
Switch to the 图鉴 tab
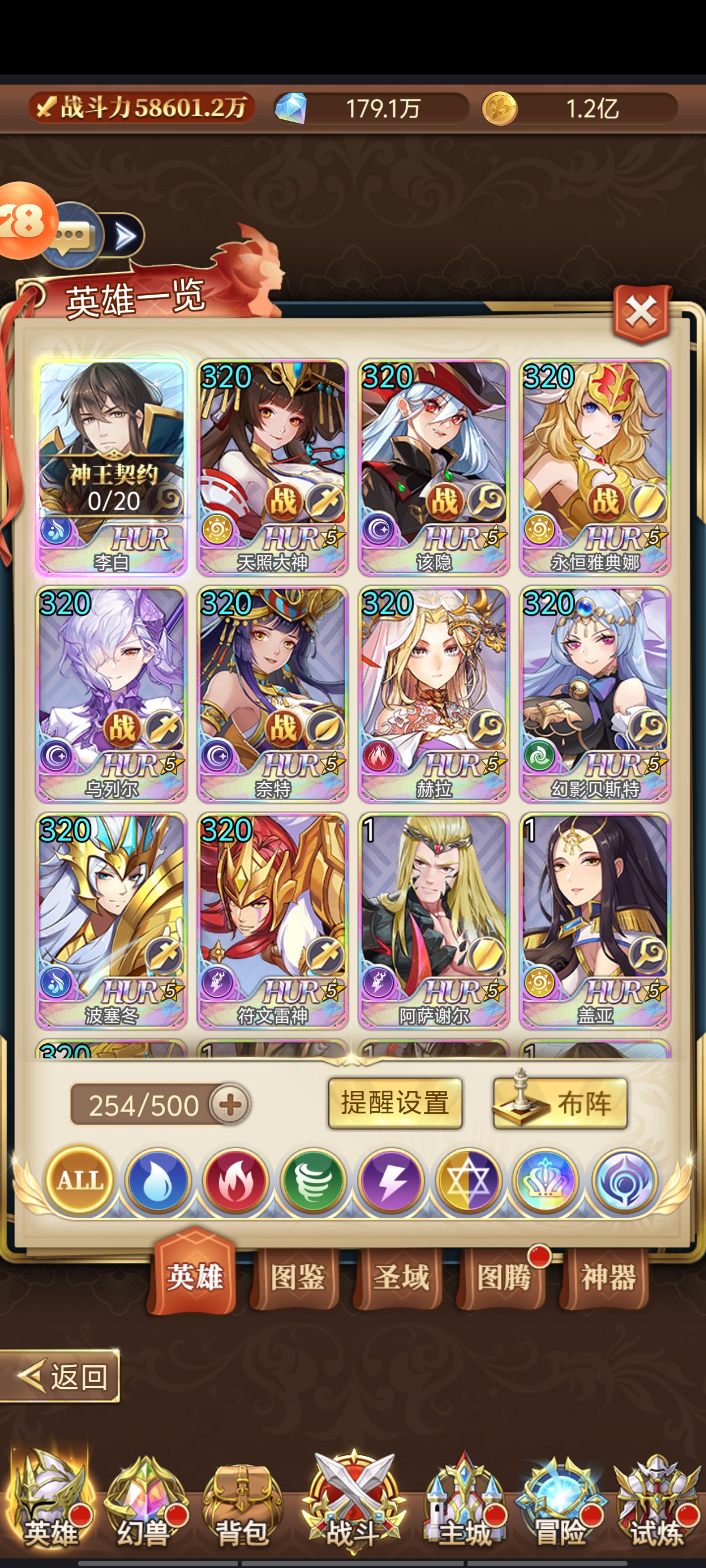click(296, 1277)
